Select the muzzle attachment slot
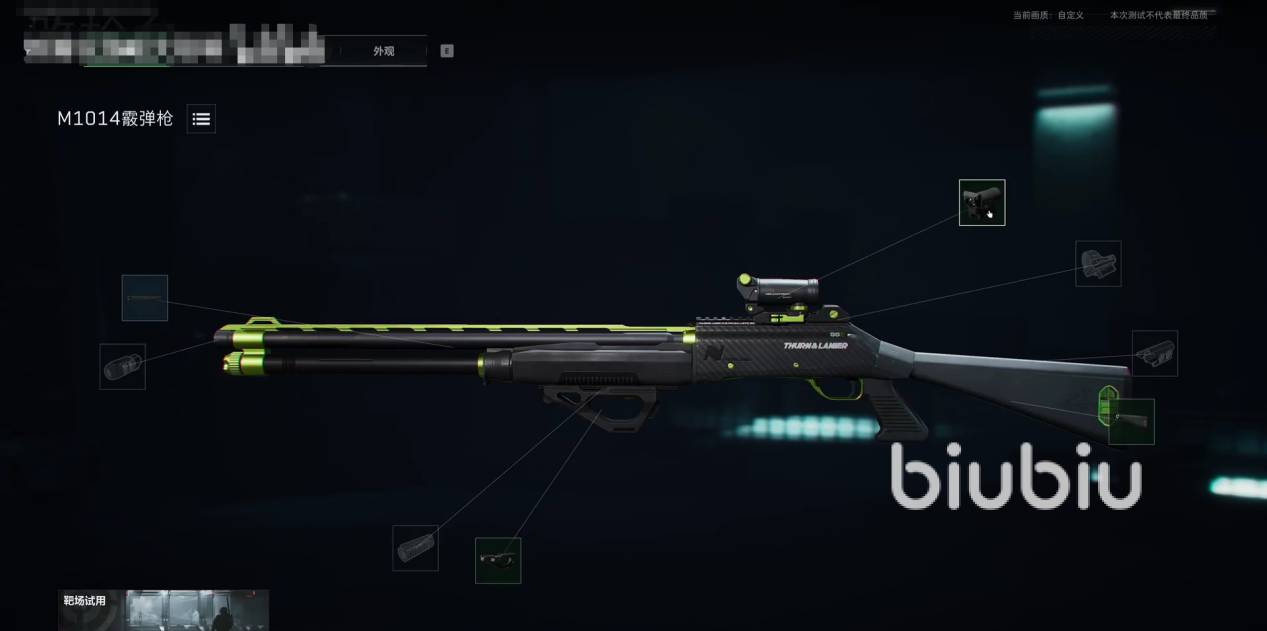This screenshot has height=631, width=1267. click(x=123, y=367)
